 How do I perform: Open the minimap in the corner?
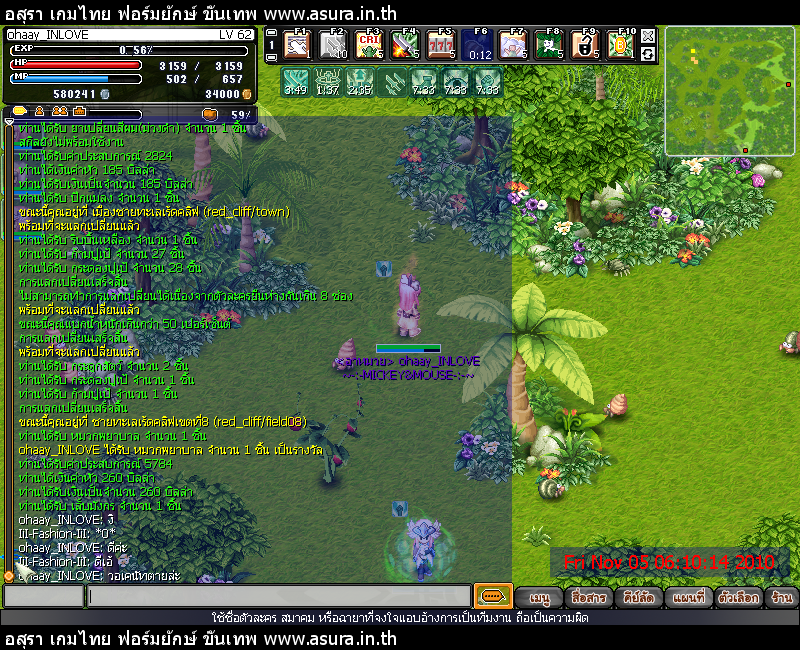coord(729,89)
